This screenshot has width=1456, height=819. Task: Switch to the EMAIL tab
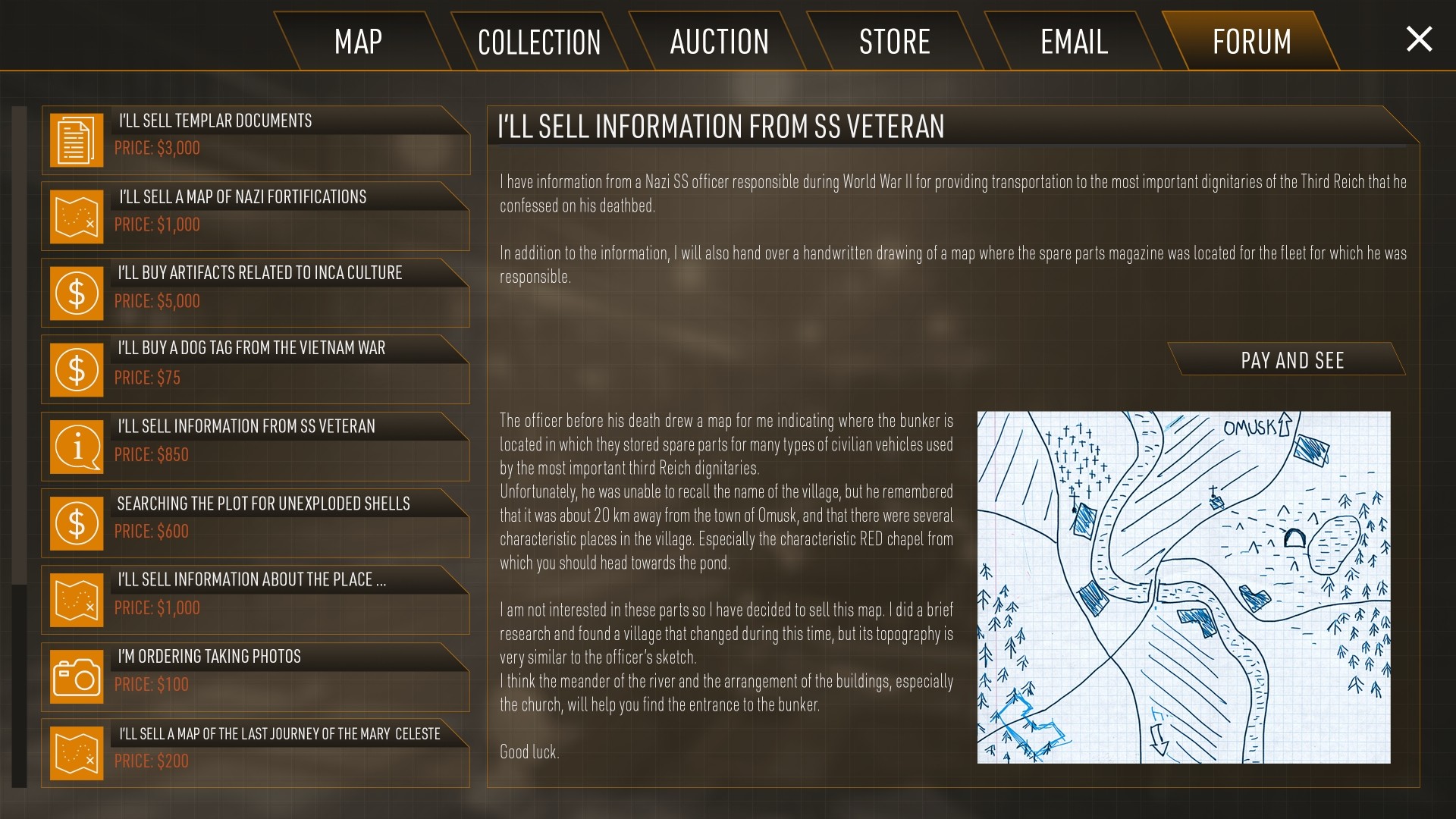tap(1072, 41)
